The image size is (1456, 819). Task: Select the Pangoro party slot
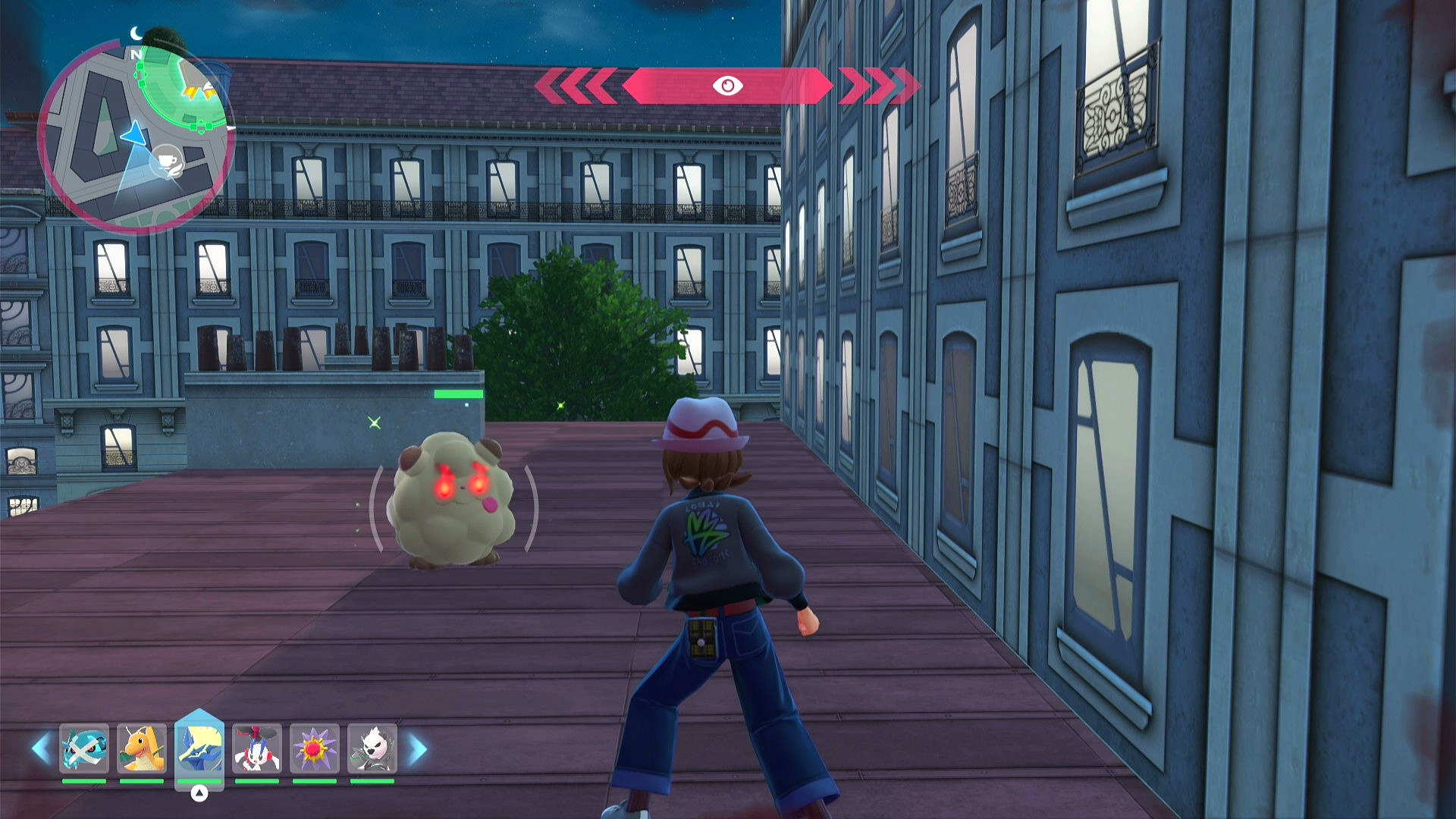tap(372, 748)
